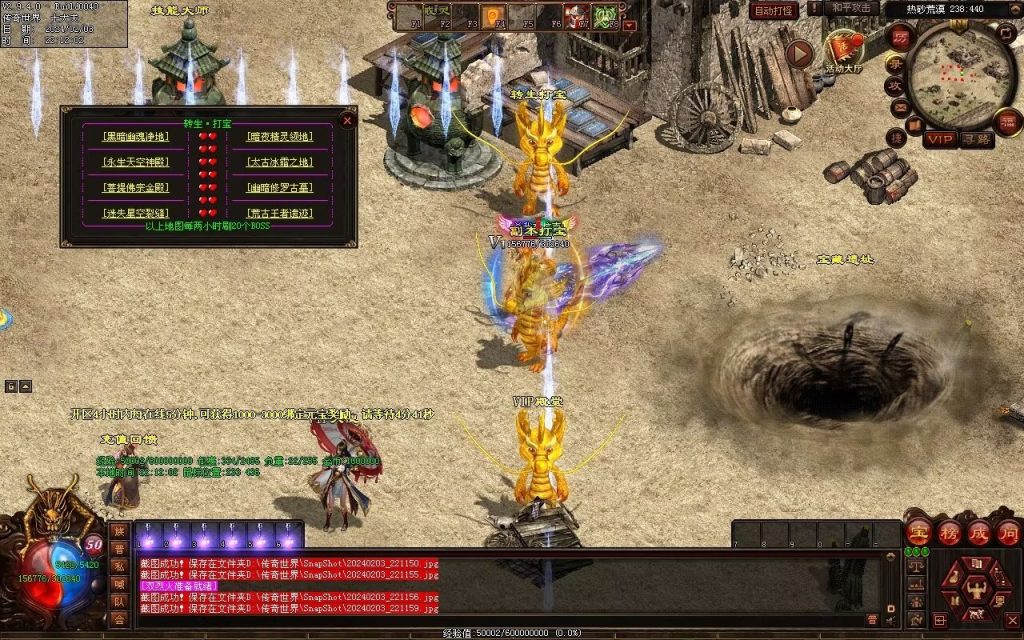
Task: Open the circular minimap
Action: (963, 74)
